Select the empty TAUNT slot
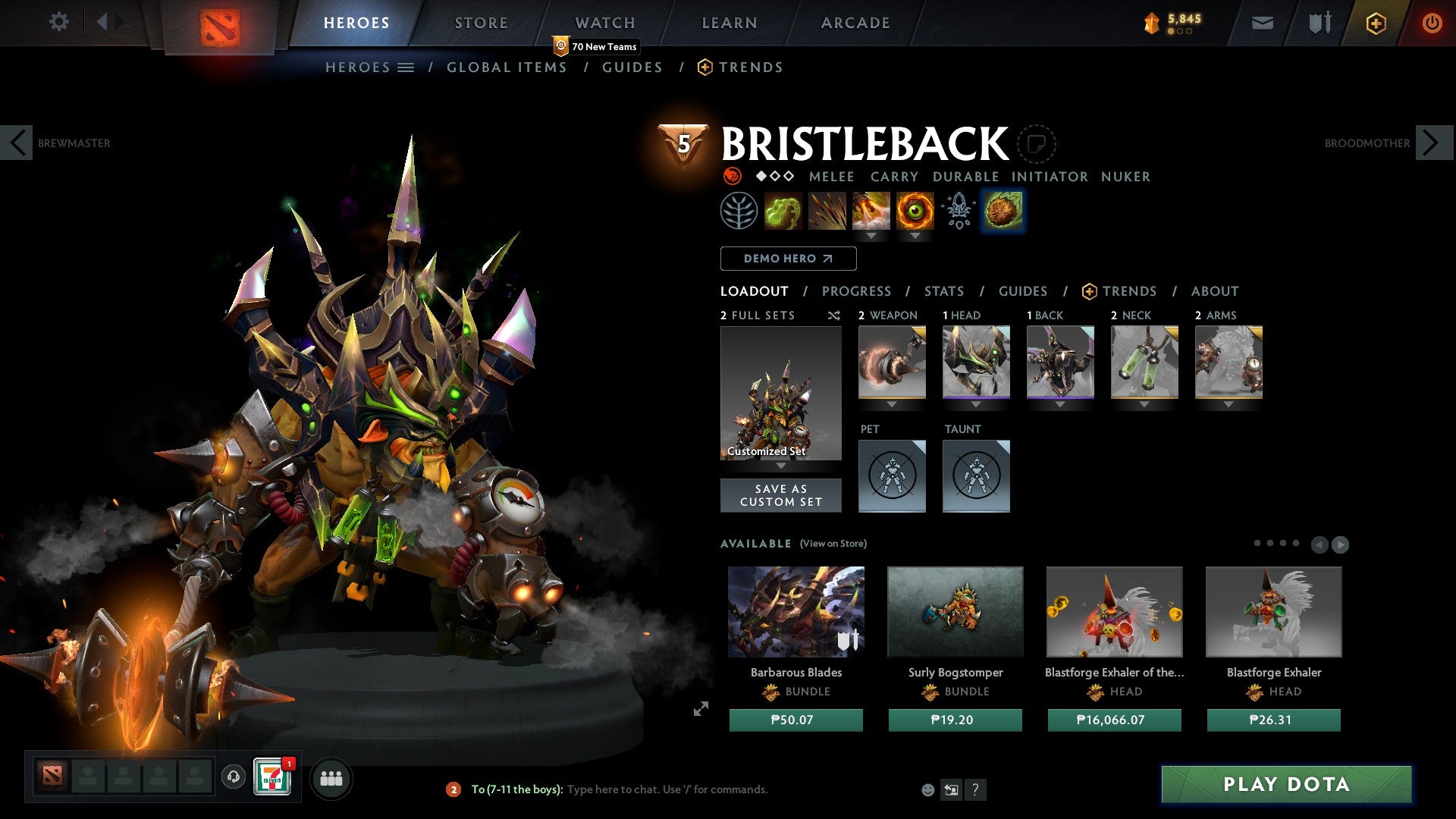Screen dimensions: 1456x819 [x=976, y=476]
